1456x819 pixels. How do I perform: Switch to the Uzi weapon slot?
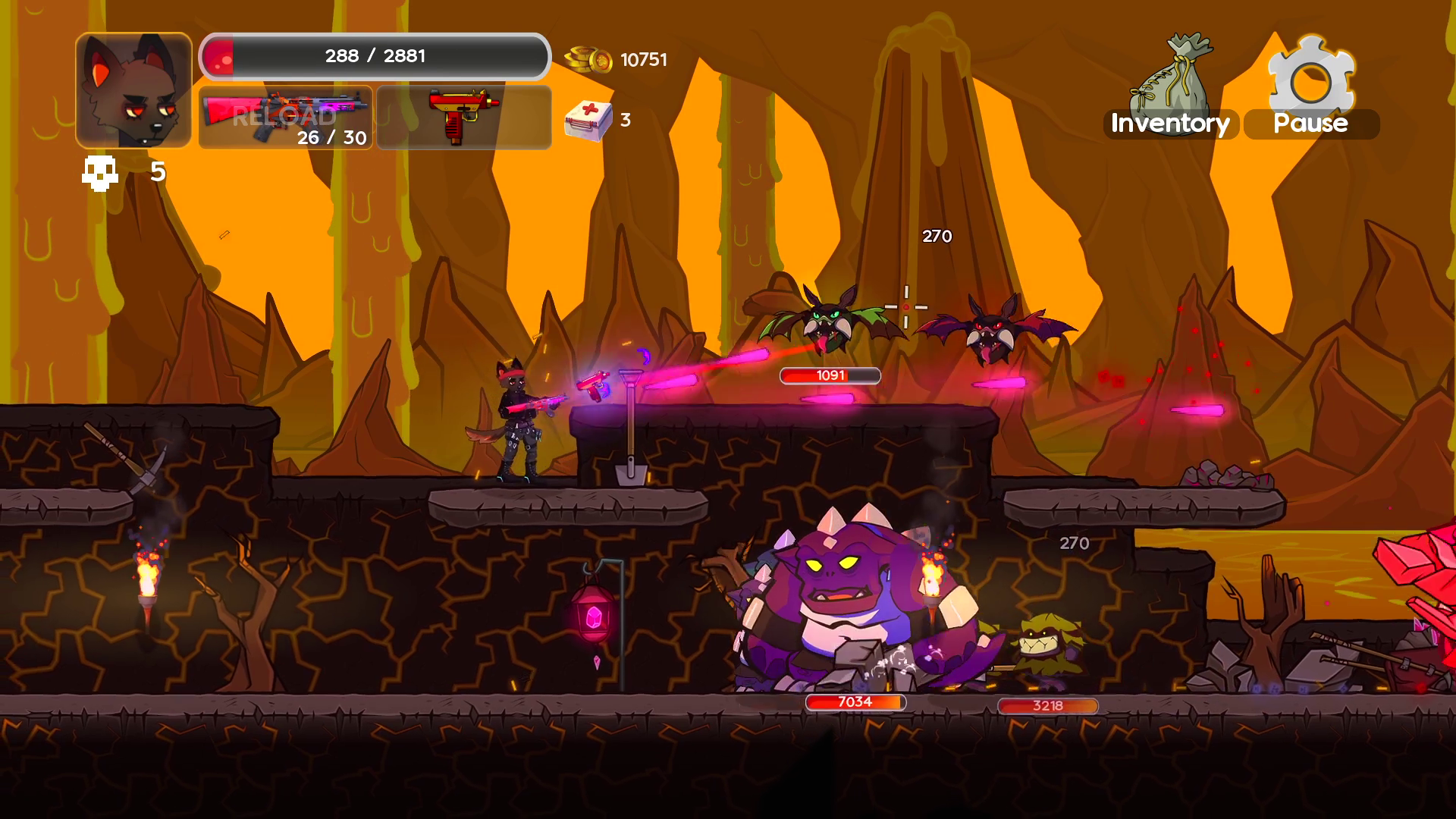click(463, 115)
